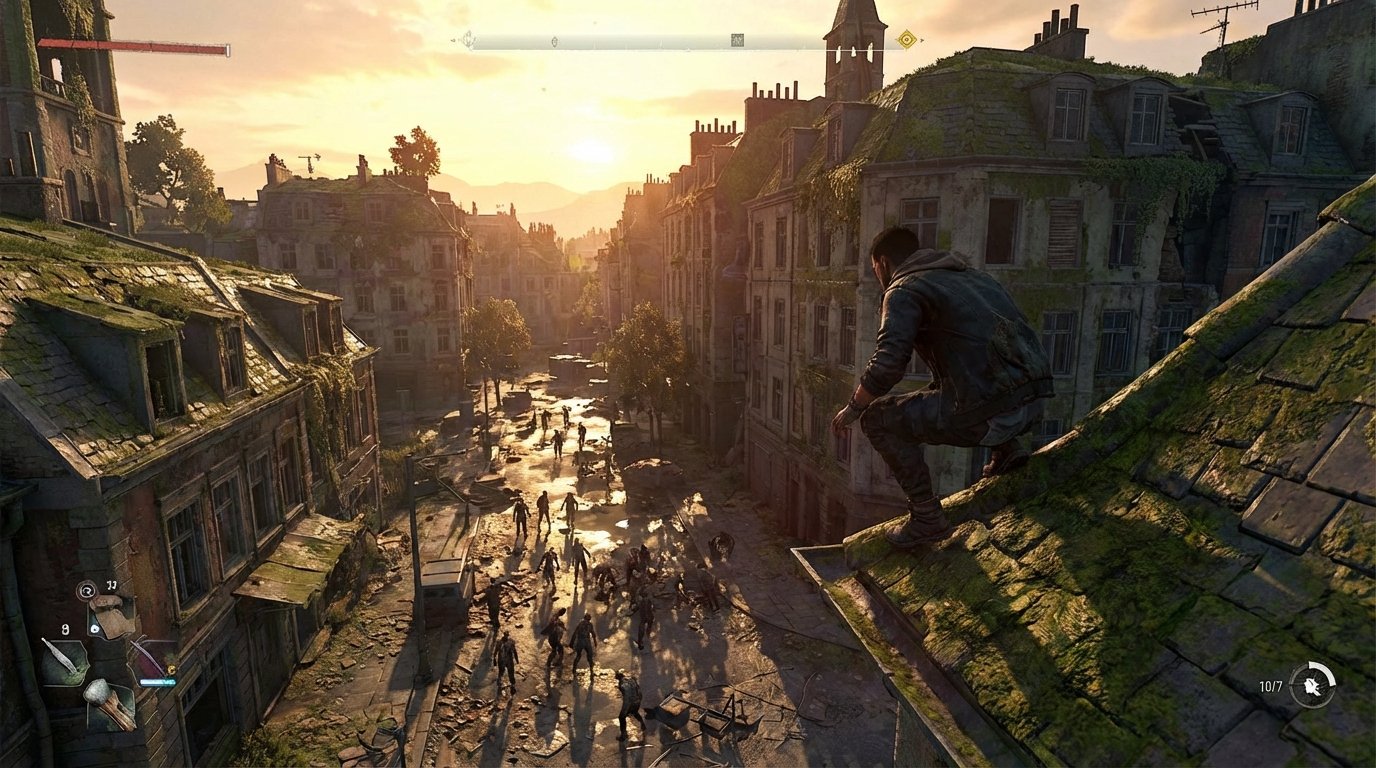Click the gold accessory badge on the equipment slot
Viewport: 1376px width, 768px height.
[x=171, y=668]
